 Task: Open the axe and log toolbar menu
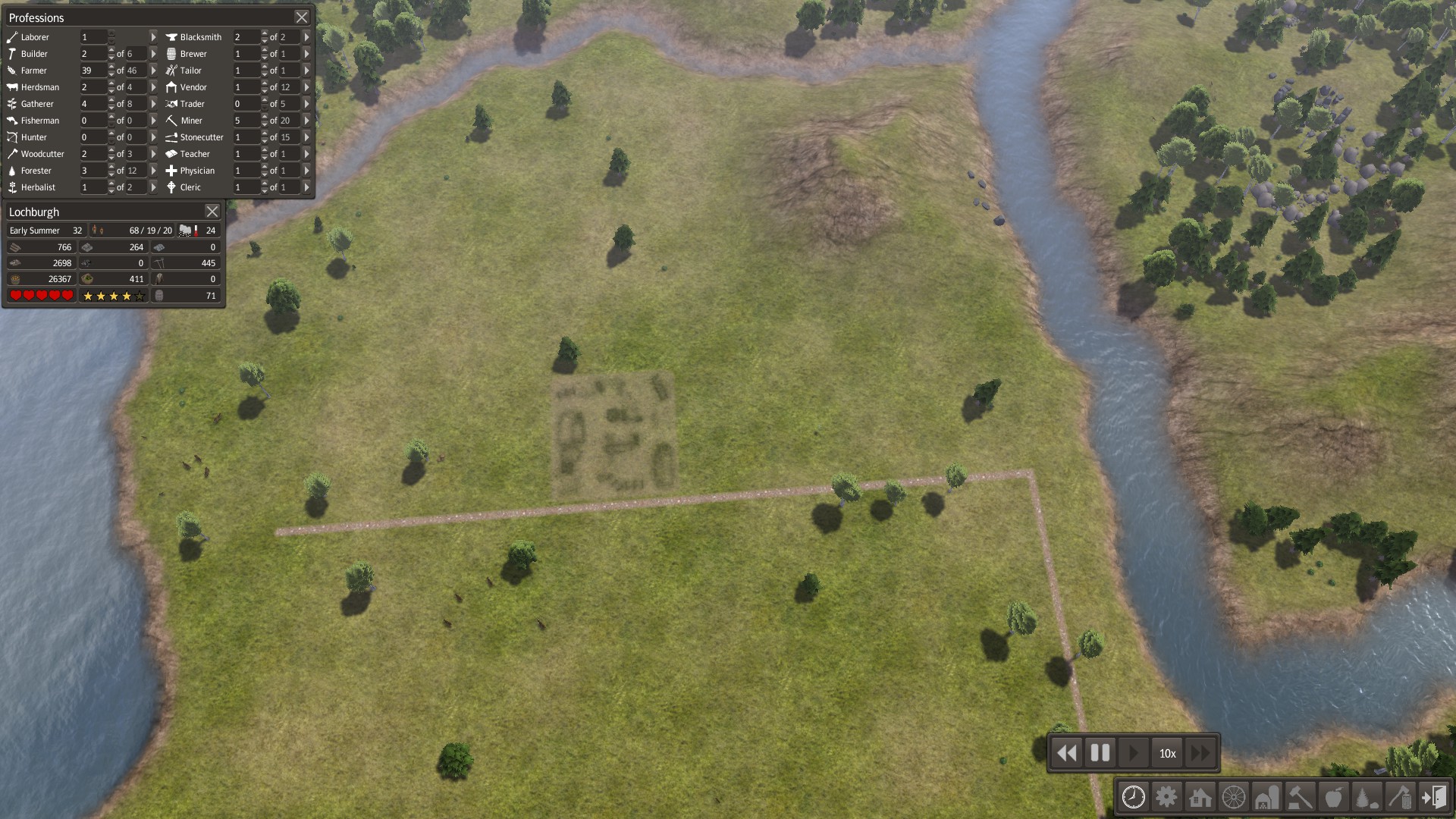click(x=1401, y=797)
